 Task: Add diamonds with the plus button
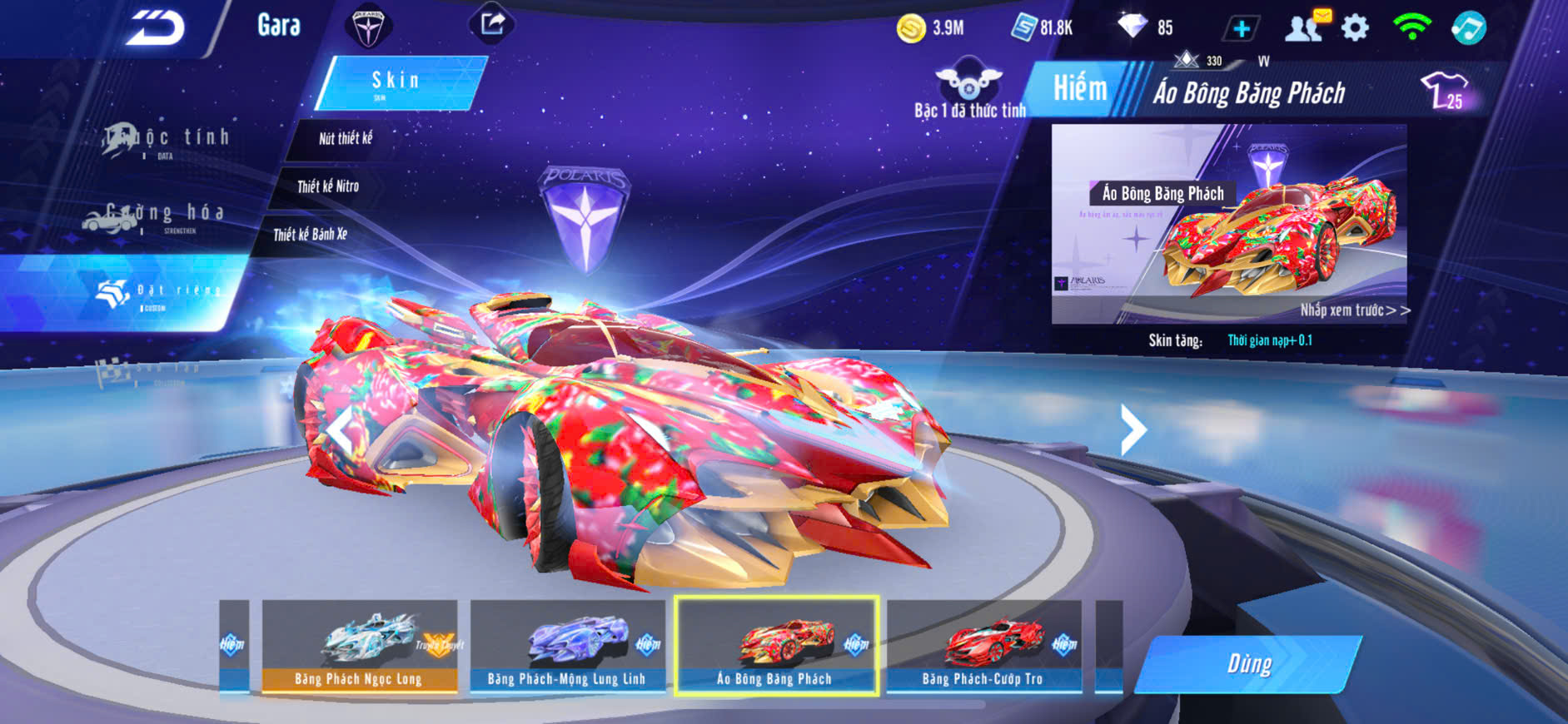coord(1241,29)
